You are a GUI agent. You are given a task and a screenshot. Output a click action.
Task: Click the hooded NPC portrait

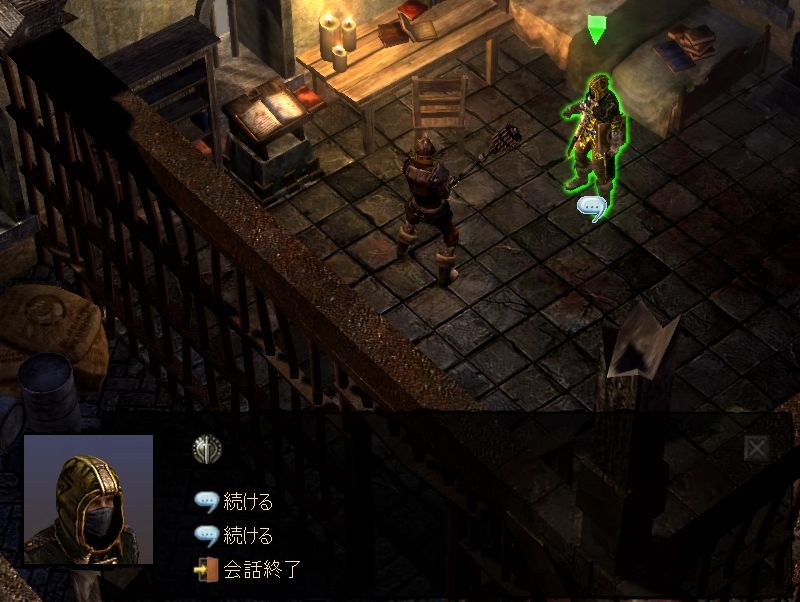88,499
